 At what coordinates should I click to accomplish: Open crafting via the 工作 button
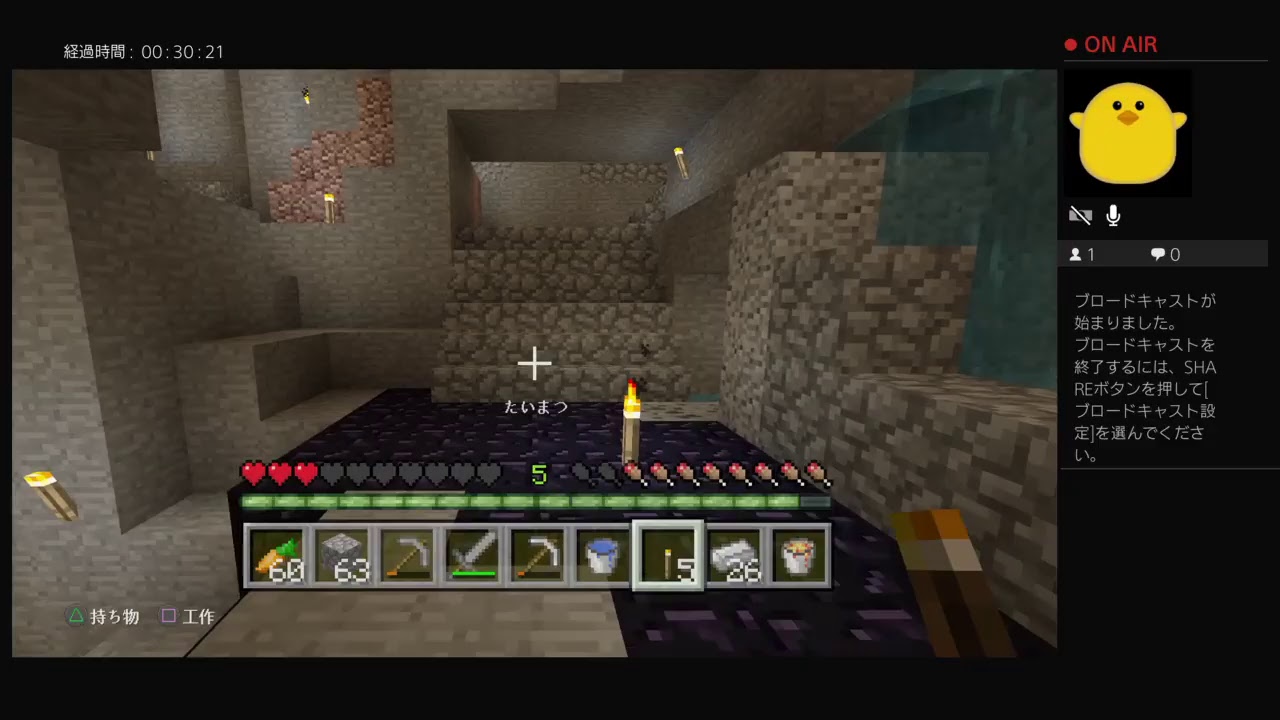coord(190,616)
